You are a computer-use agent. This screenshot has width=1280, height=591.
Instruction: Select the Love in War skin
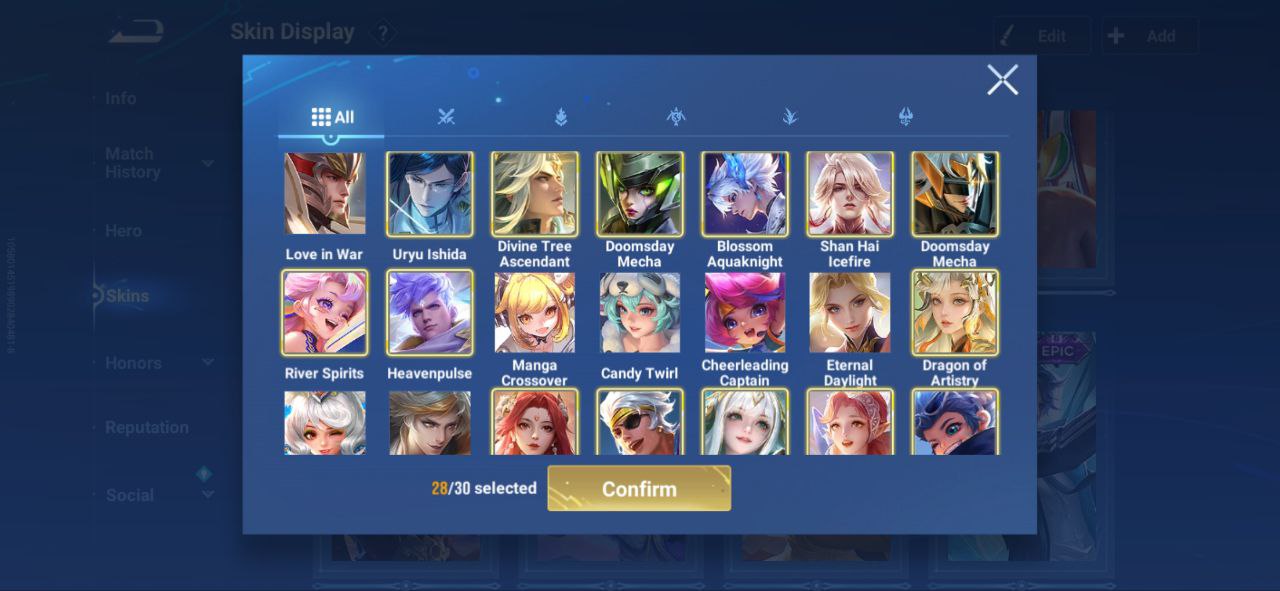(324, 194)
